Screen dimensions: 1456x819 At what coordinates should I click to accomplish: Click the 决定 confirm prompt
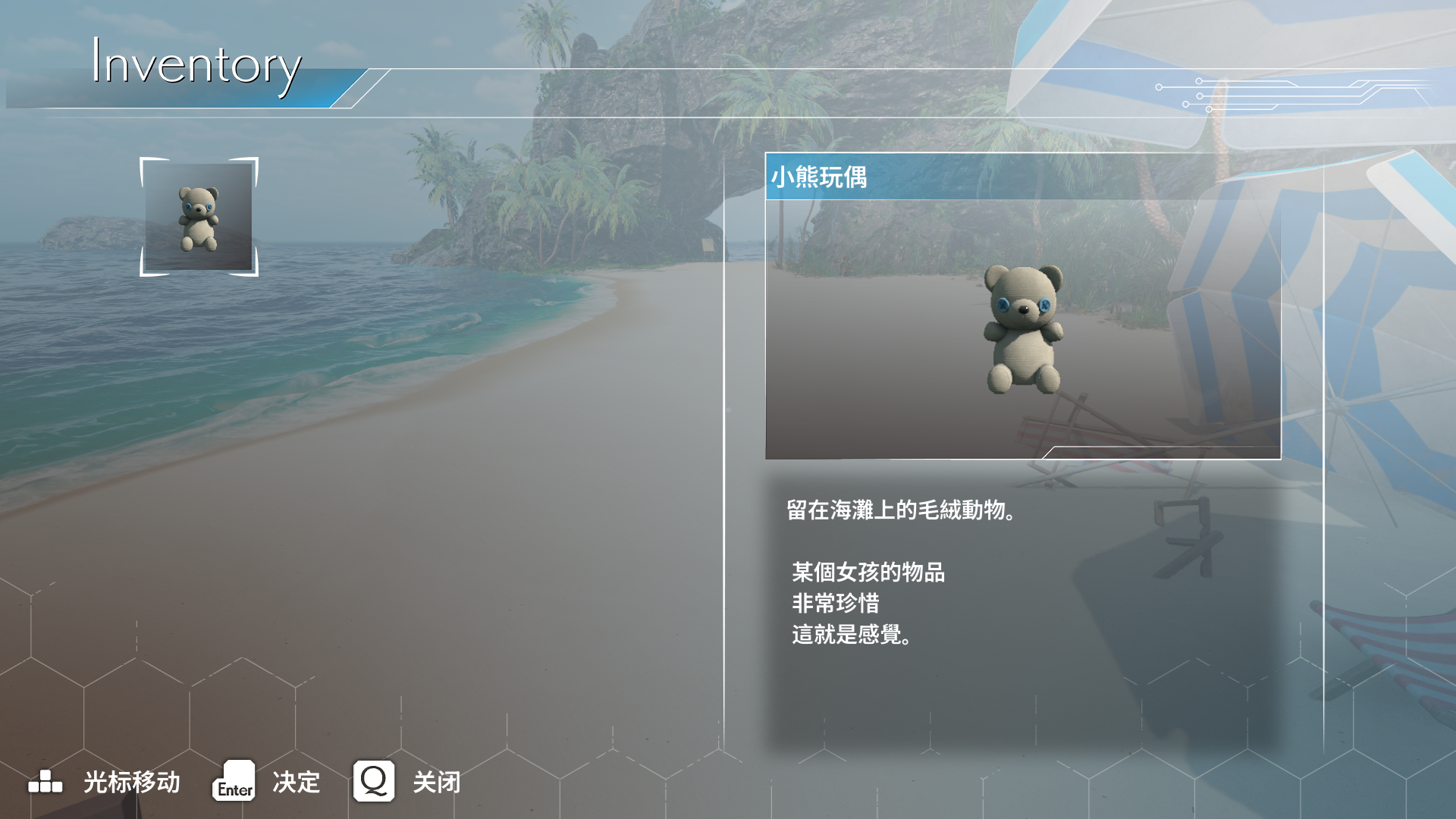[296, 783]
